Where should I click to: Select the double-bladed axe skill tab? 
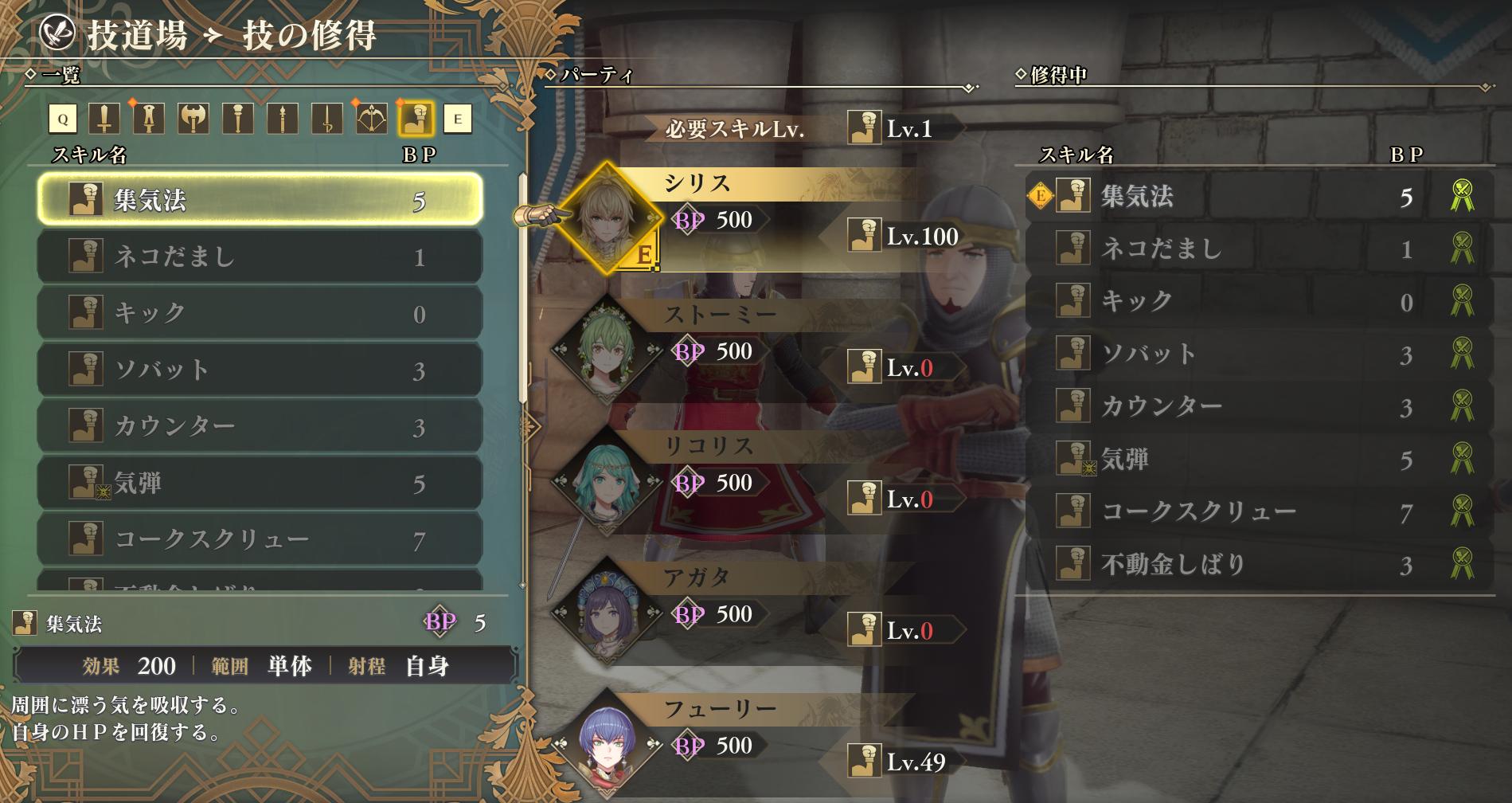point(193,119)
